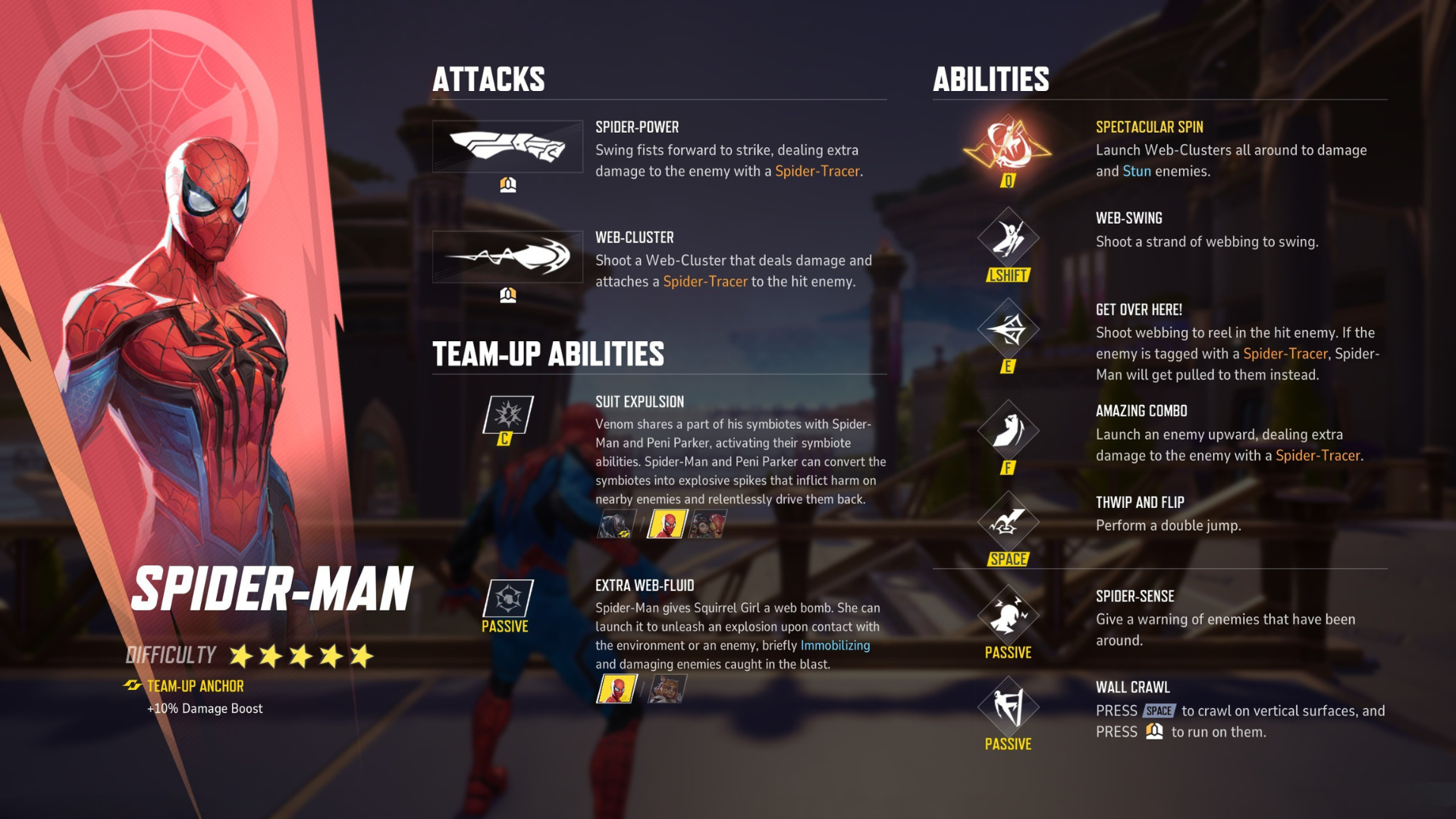The width and height of the screenshot is (1456, 819).
Task: Click the Spider-Power attack icon
Action: 508,146
